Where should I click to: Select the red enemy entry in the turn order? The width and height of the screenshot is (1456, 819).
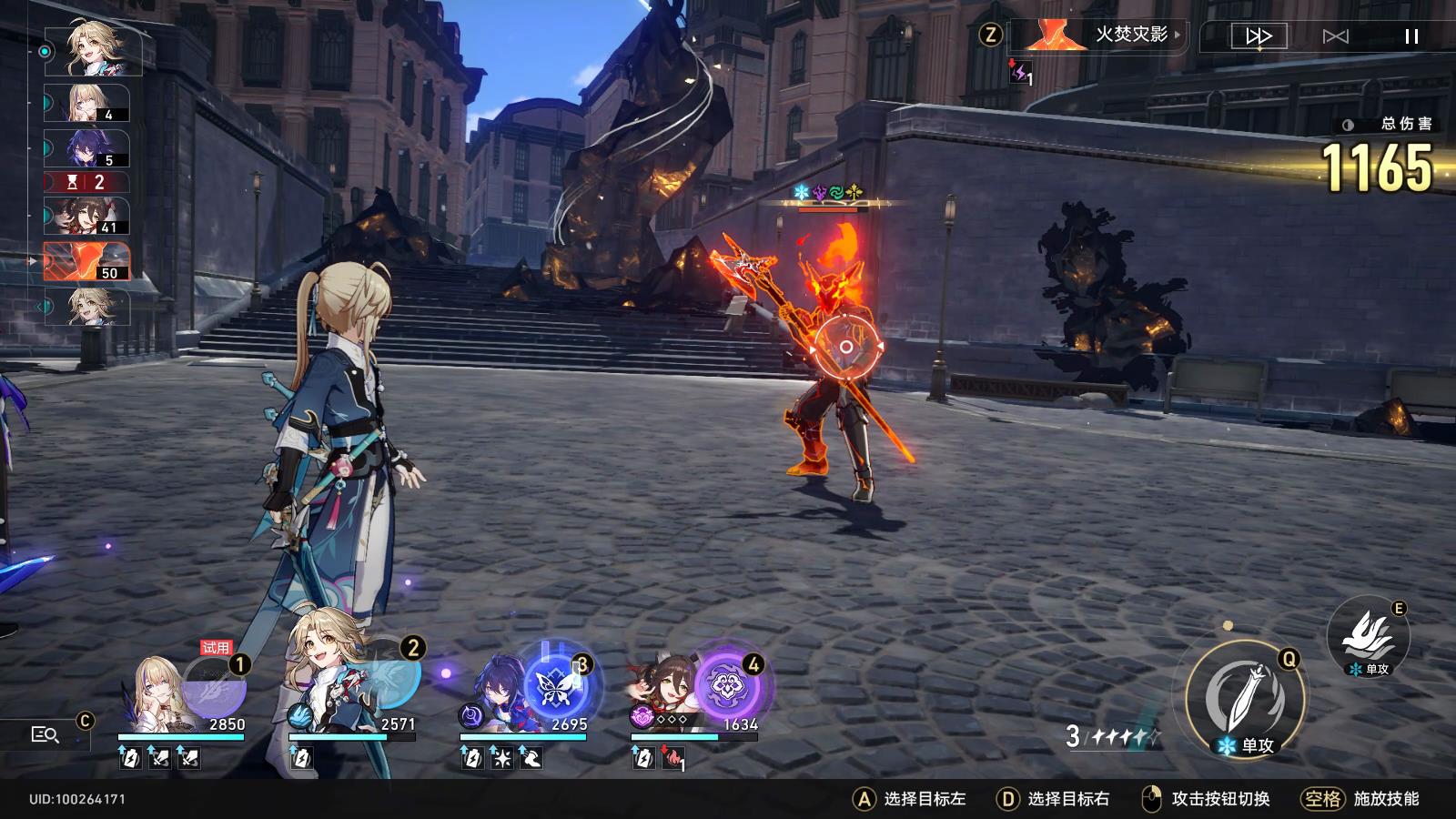click(x=87, y=261)
